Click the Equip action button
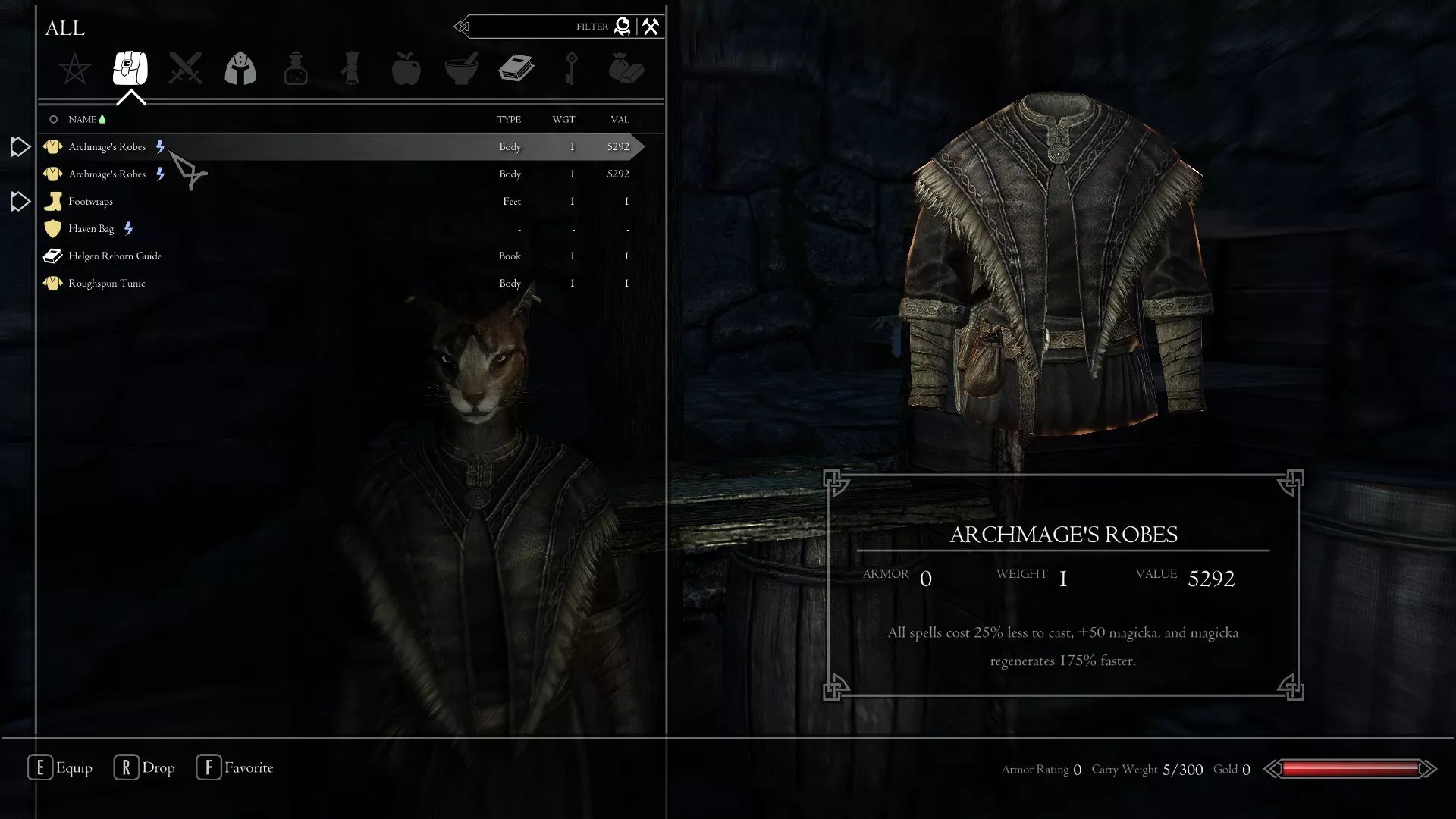1456x819 pixels. click(x=61, y=767)
